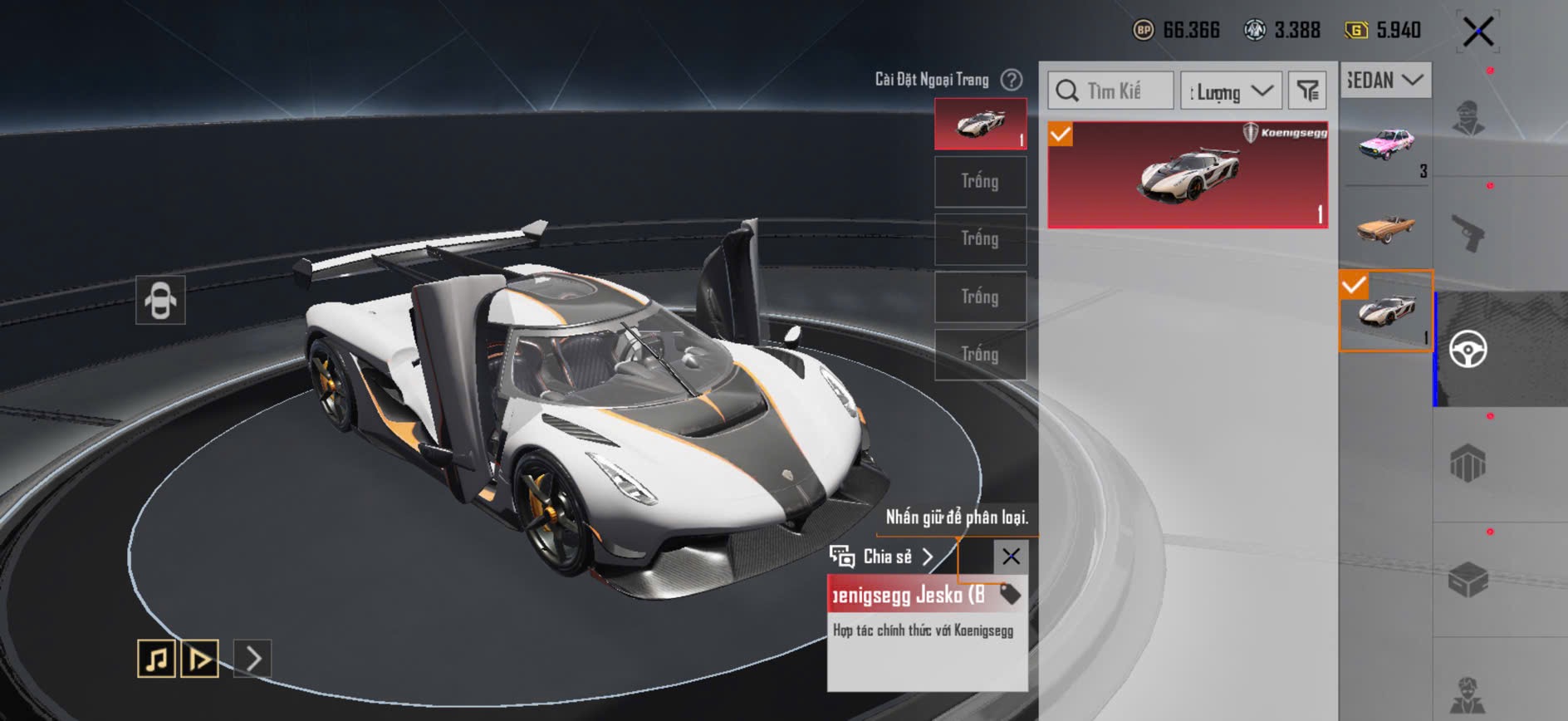Click the tag icon on Jesko popup

coord(1010,595)
